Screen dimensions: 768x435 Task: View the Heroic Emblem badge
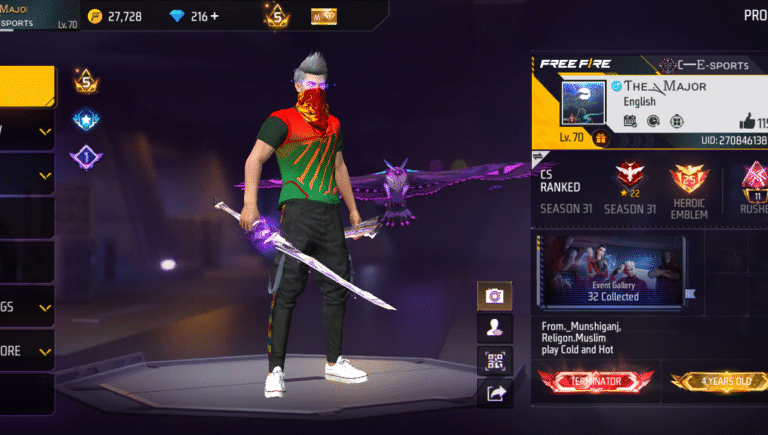point(688,180)
